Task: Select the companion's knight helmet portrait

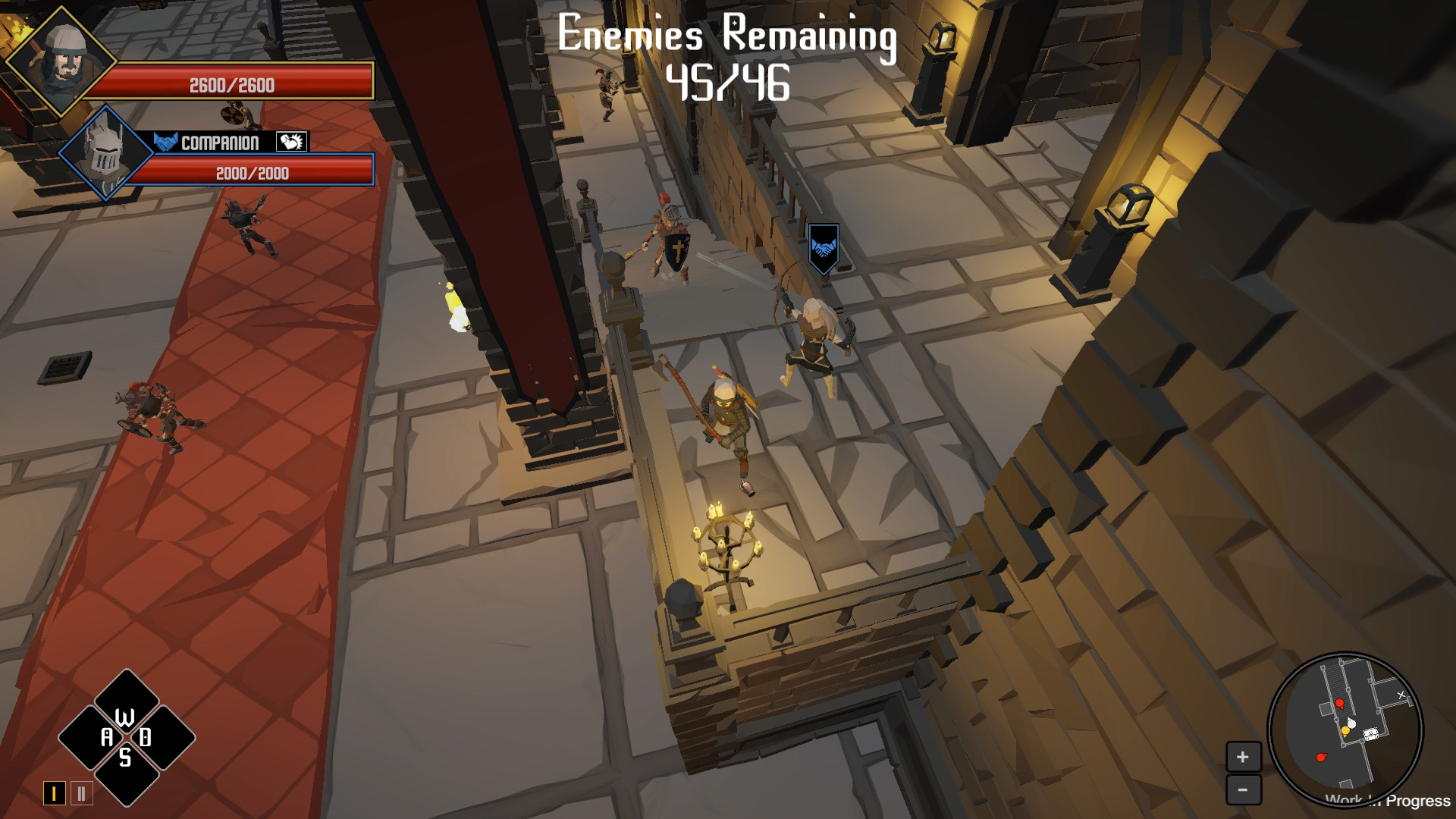Action: tap(106, 152)
